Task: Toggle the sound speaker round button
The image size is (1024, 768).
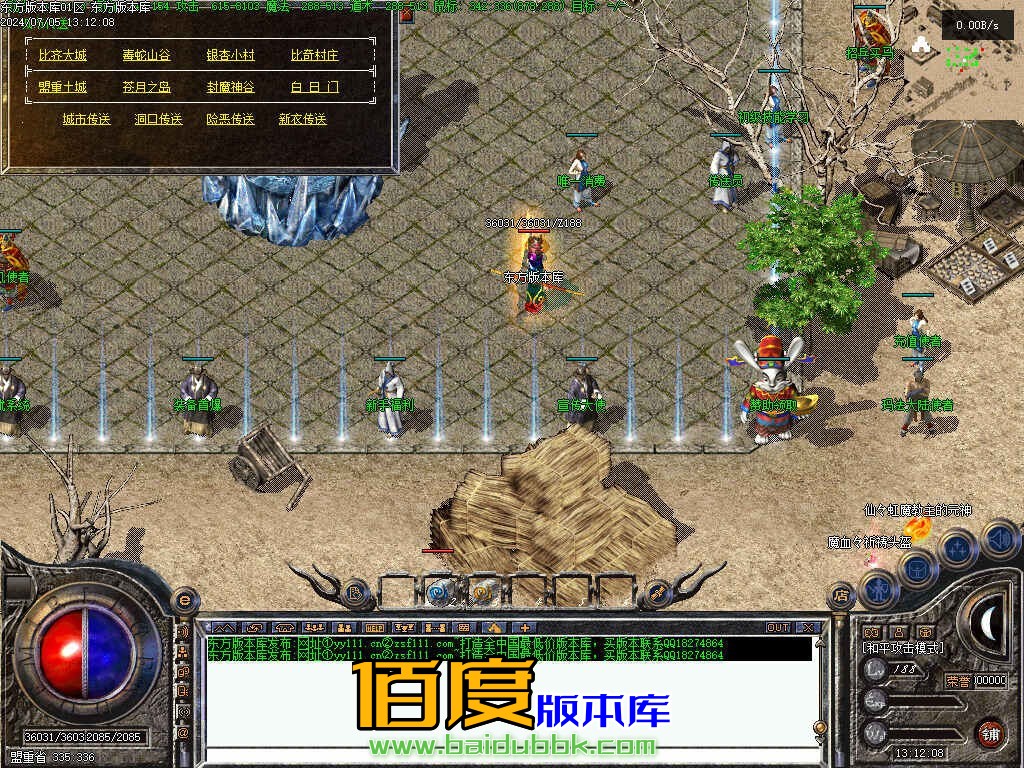Action: pos(998,540)
